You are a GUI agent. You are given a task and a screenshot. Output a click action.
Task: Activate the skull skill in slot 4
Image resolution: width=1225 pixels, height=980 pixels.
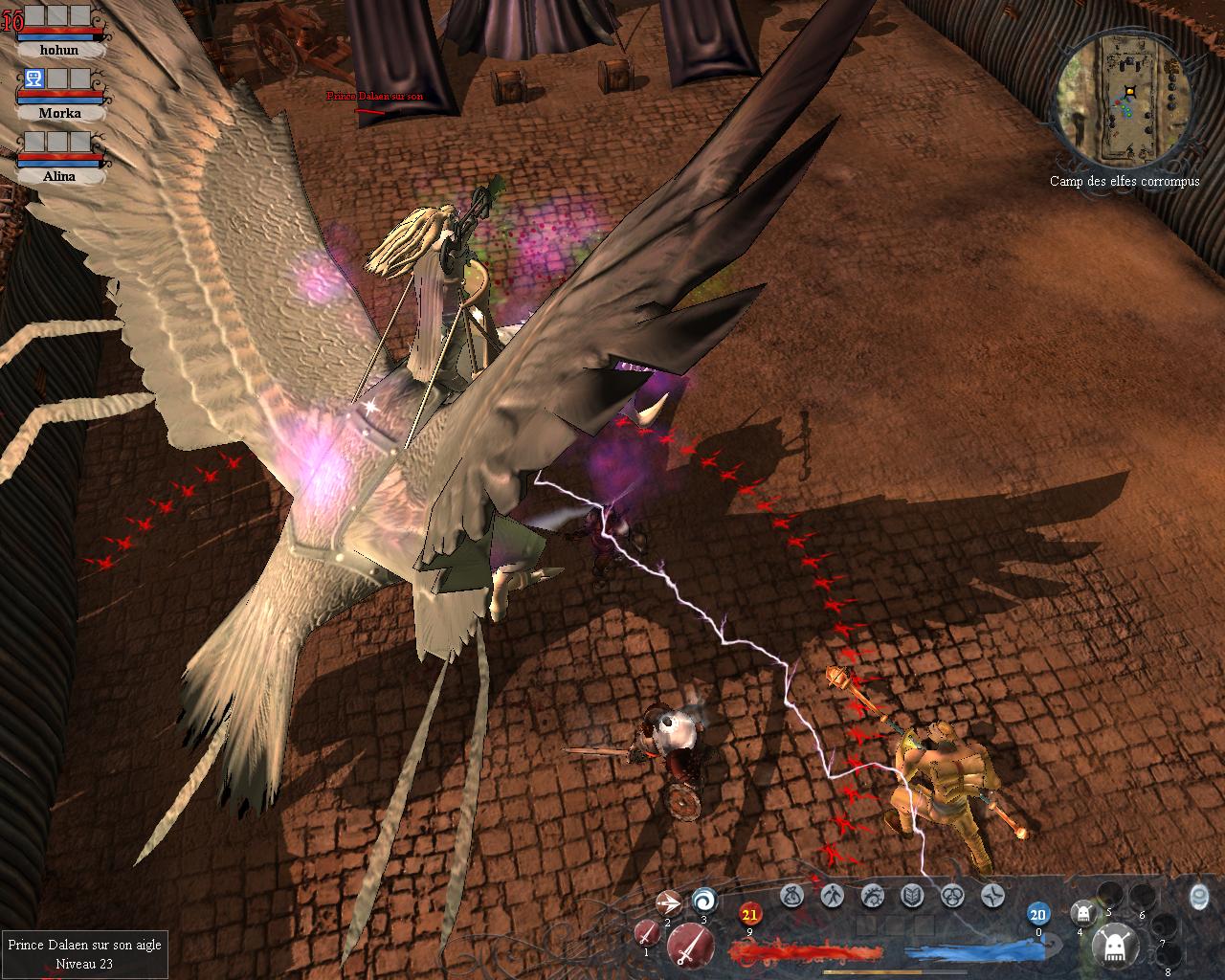pyautogui.click(x=1082, y=912)
